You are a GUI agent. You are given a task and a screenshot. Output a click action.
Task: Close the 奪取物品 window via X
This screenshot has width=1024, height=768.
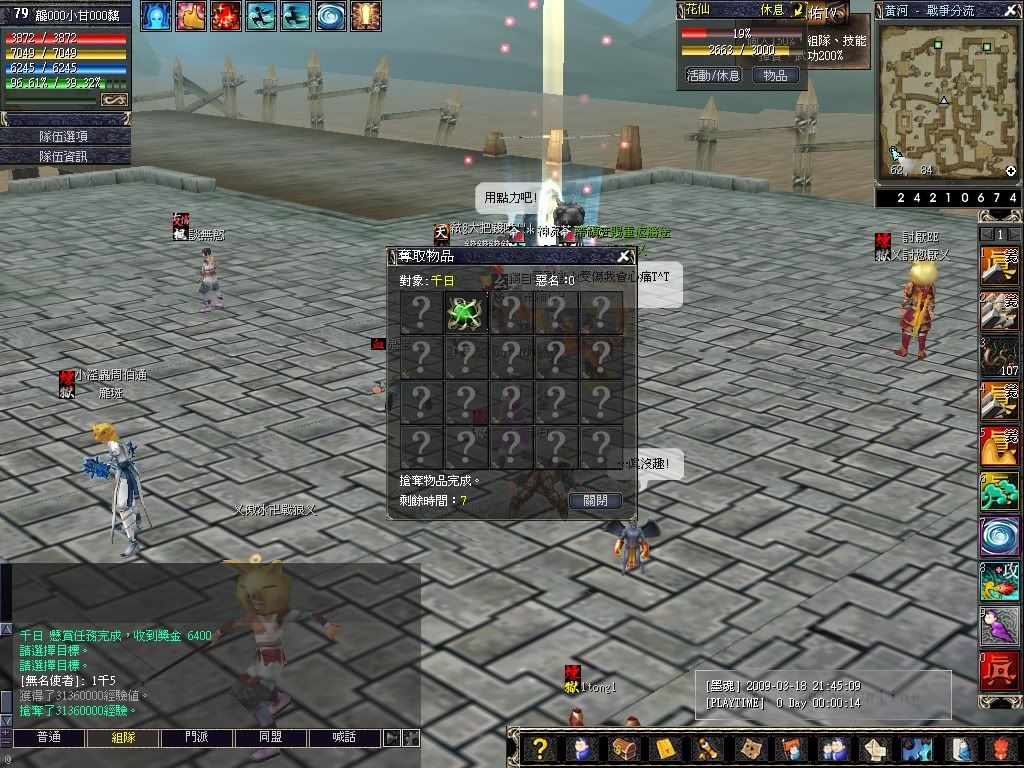coord(623,257)
